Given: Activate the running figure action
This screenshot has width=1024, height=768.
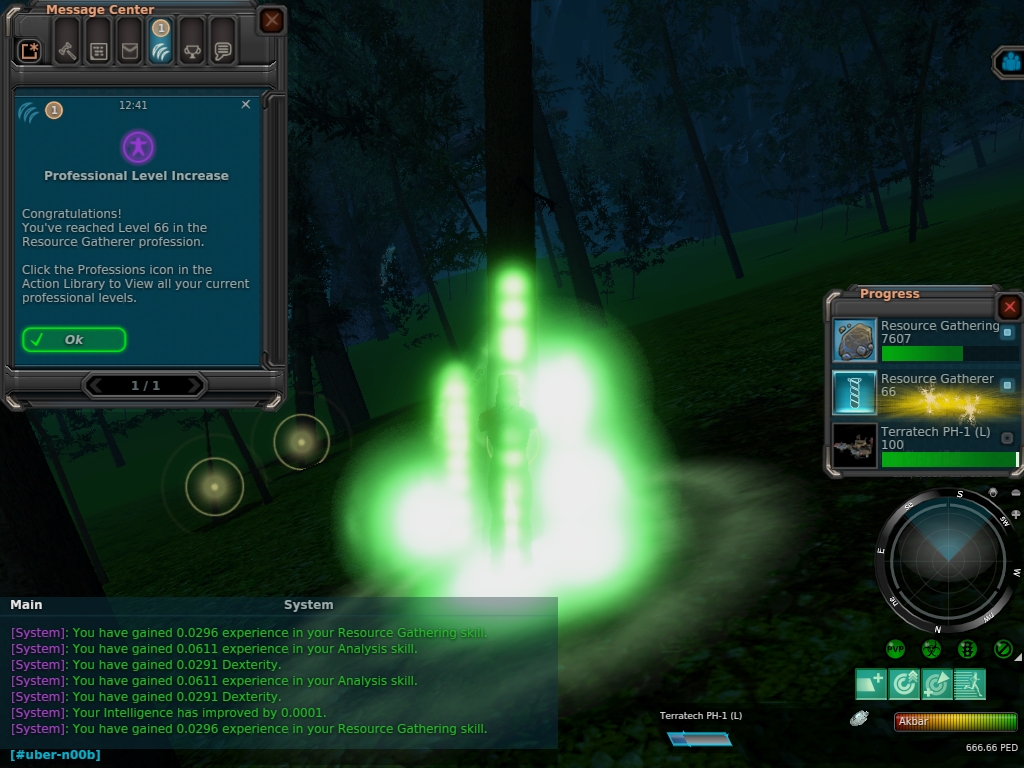Looking at the screenshot, I should click(970, 684).
